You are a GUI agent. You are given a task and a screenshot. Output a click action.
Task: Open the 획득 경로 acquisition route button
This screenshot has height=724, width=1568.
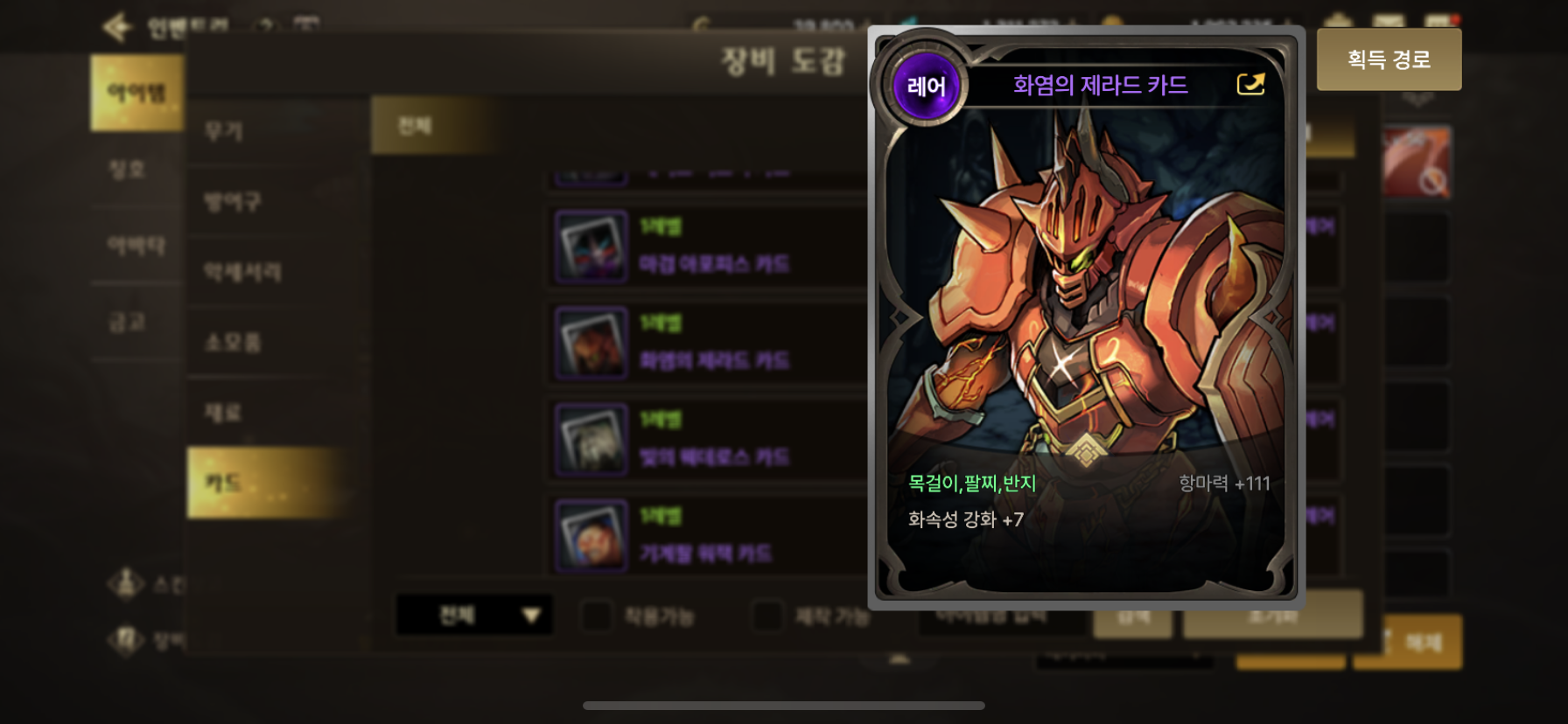pyautogui.click(x=1389, y=59)
